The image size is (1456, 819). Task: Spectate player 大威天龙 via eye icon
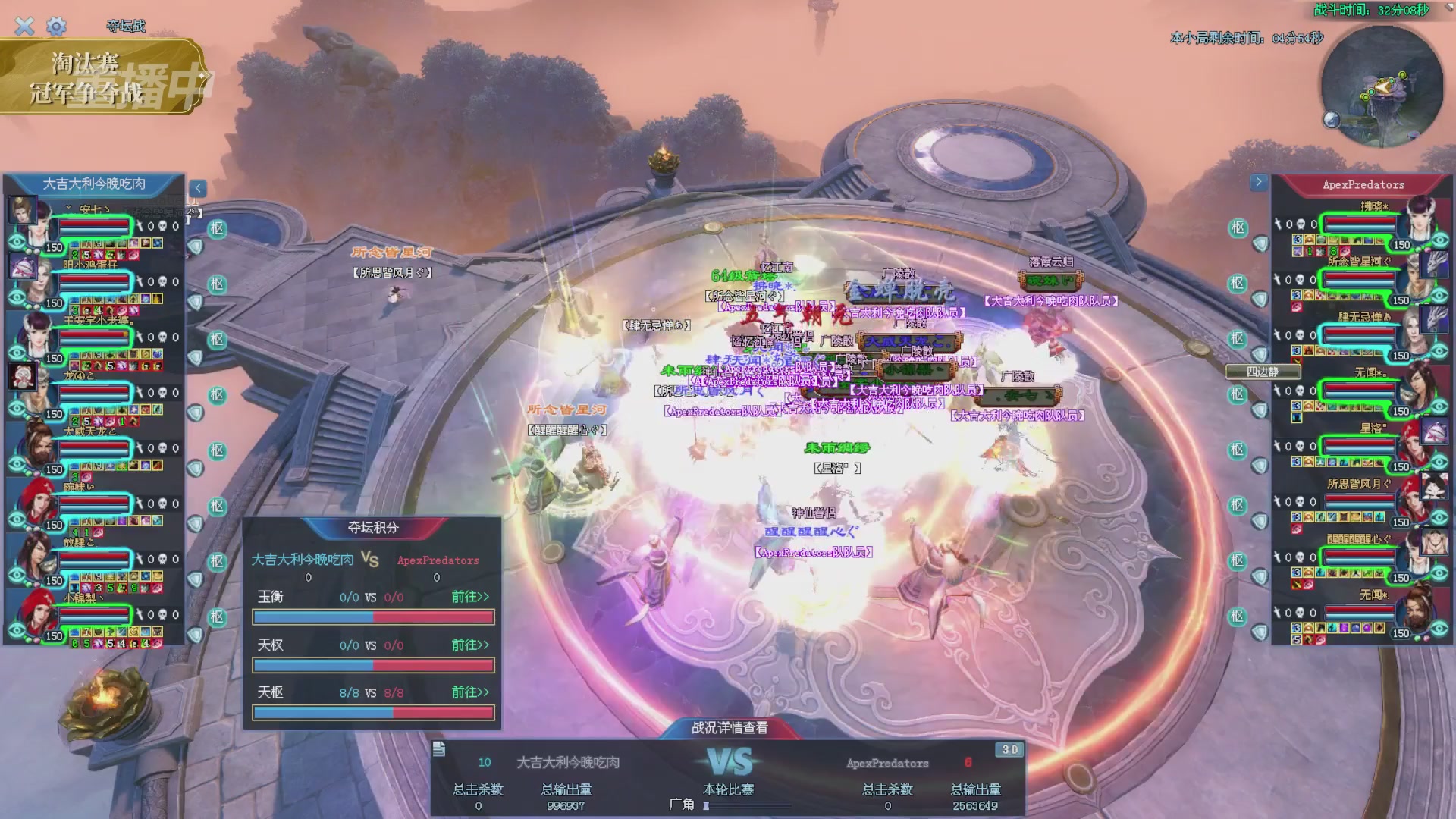click(17, 464)
